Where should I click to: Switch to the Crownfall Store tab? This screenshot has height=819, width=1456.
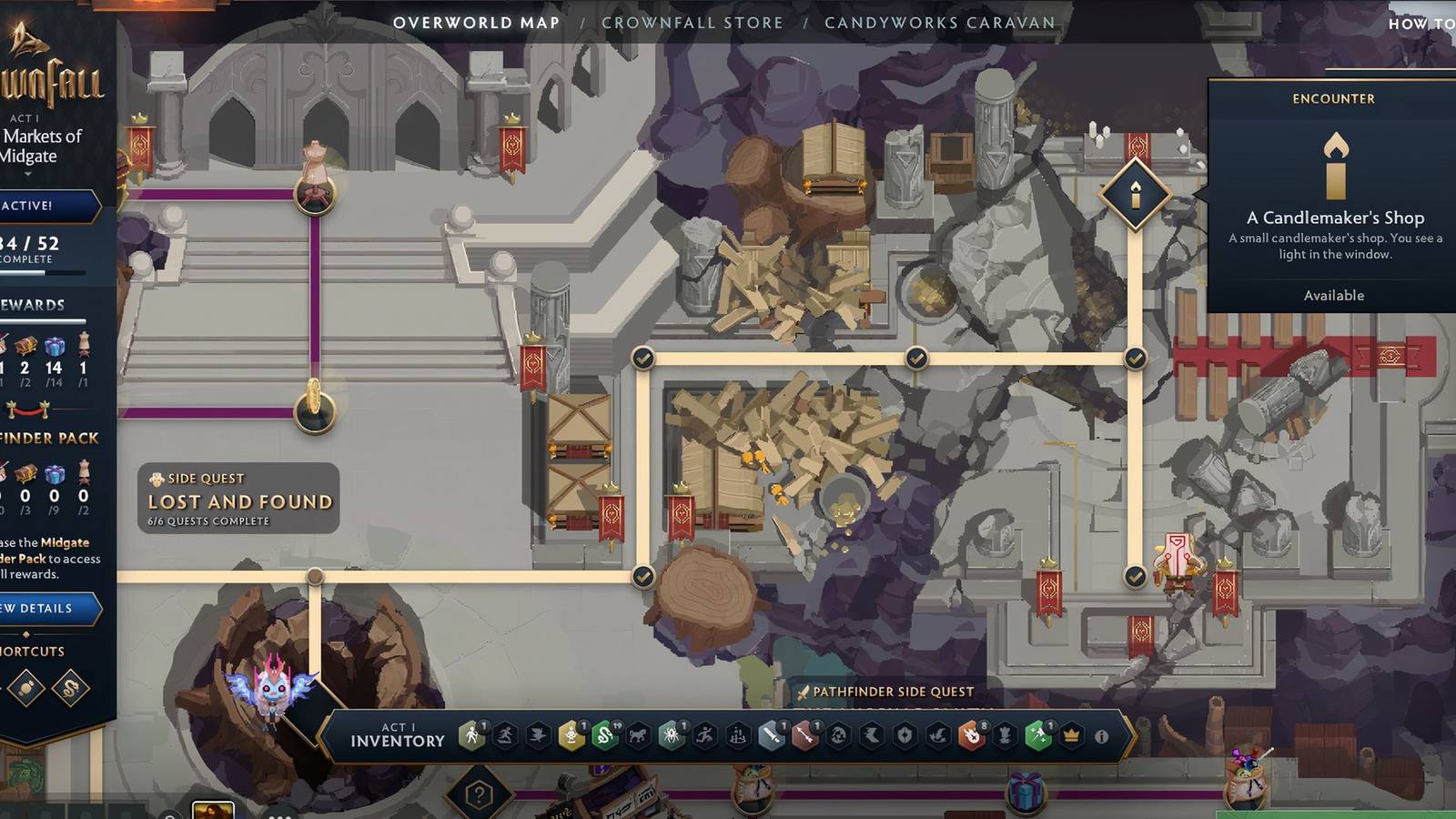click(x=693, y=23)
